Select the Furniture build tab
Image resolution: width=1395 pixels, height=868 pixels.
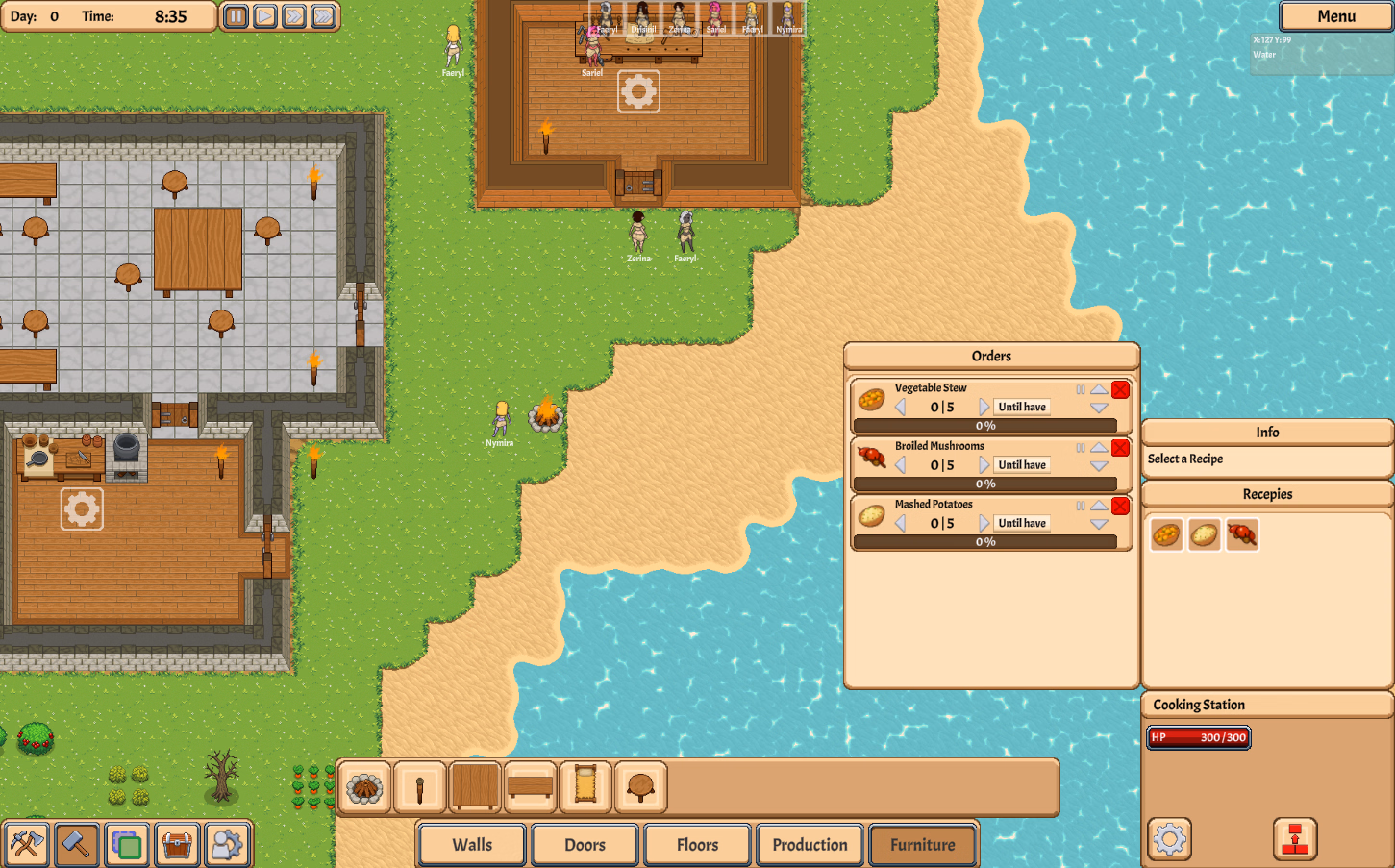tap(922, 845)
